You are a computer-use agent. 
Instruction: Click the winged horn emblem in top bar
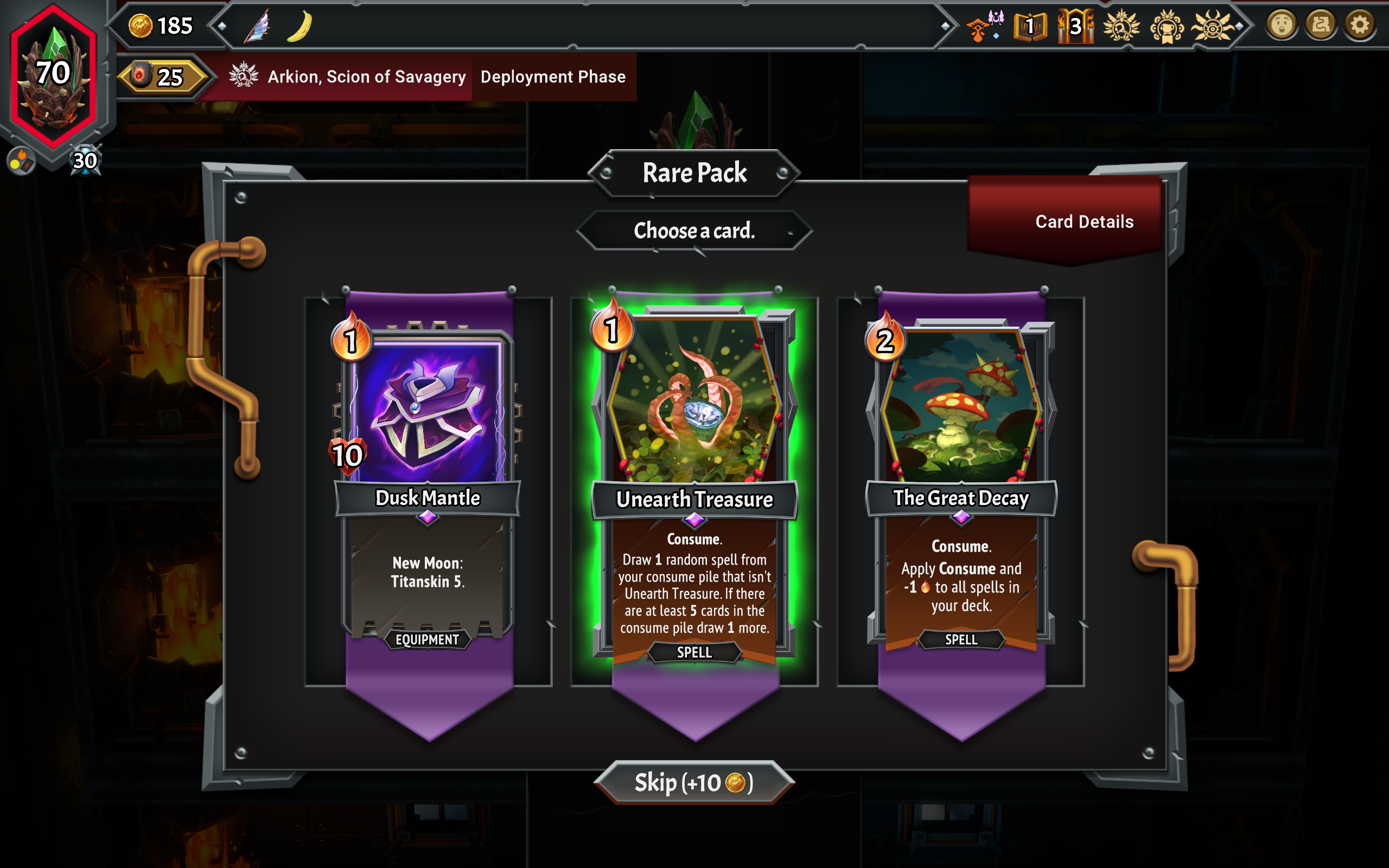point(1121,27)
